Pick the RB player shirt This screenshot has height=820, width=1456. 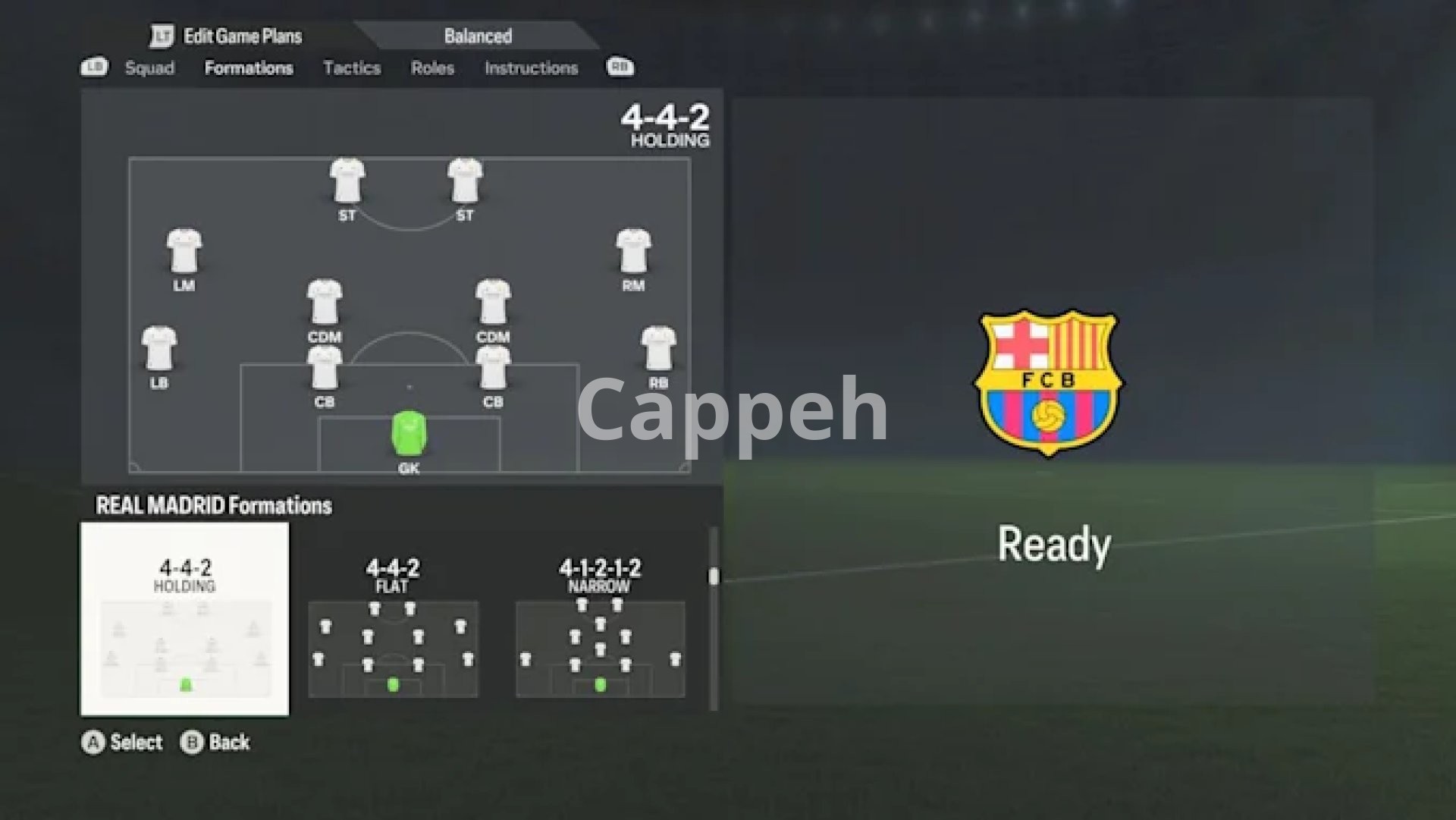pos(658,349)
